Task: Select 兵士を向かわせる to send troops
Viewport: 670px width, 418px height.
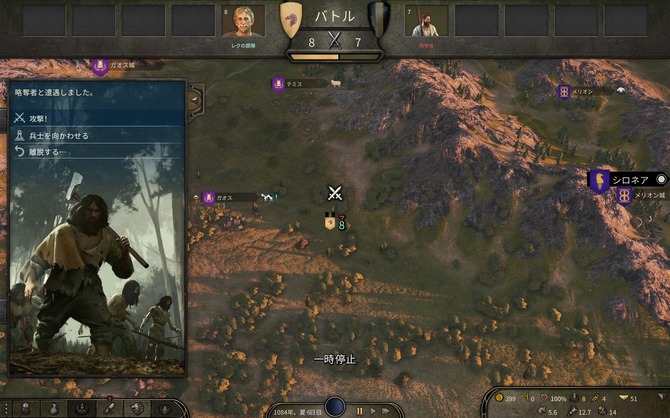Action: click(x=58, y=135)
